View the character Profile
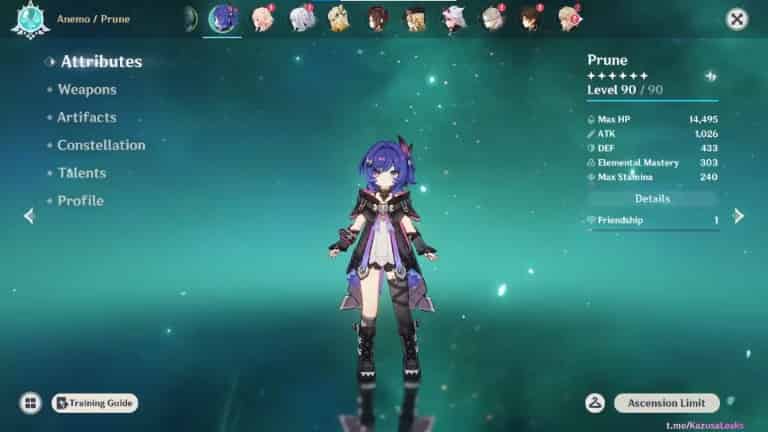This screenshot has width=768, height=432. (x=80, y=201)
